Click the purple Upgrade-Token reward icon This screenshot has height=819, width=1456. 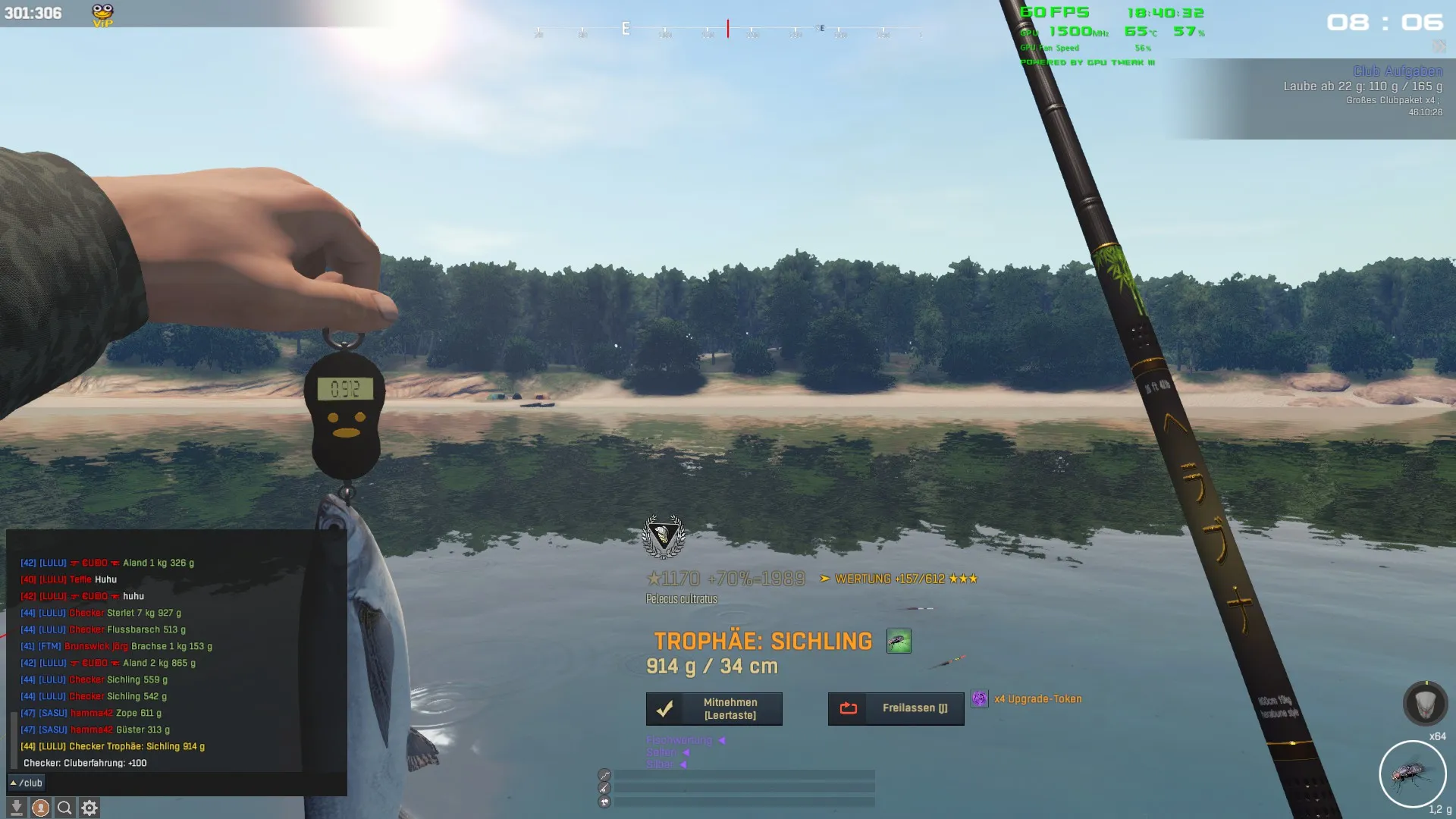[x=980, y=699]
